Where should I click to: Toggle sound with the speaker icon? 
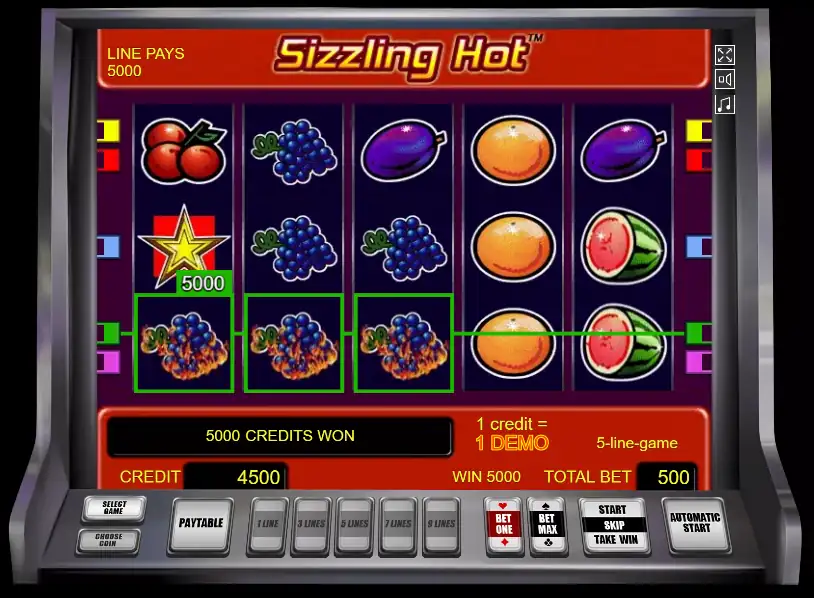[x=725, y=80]
